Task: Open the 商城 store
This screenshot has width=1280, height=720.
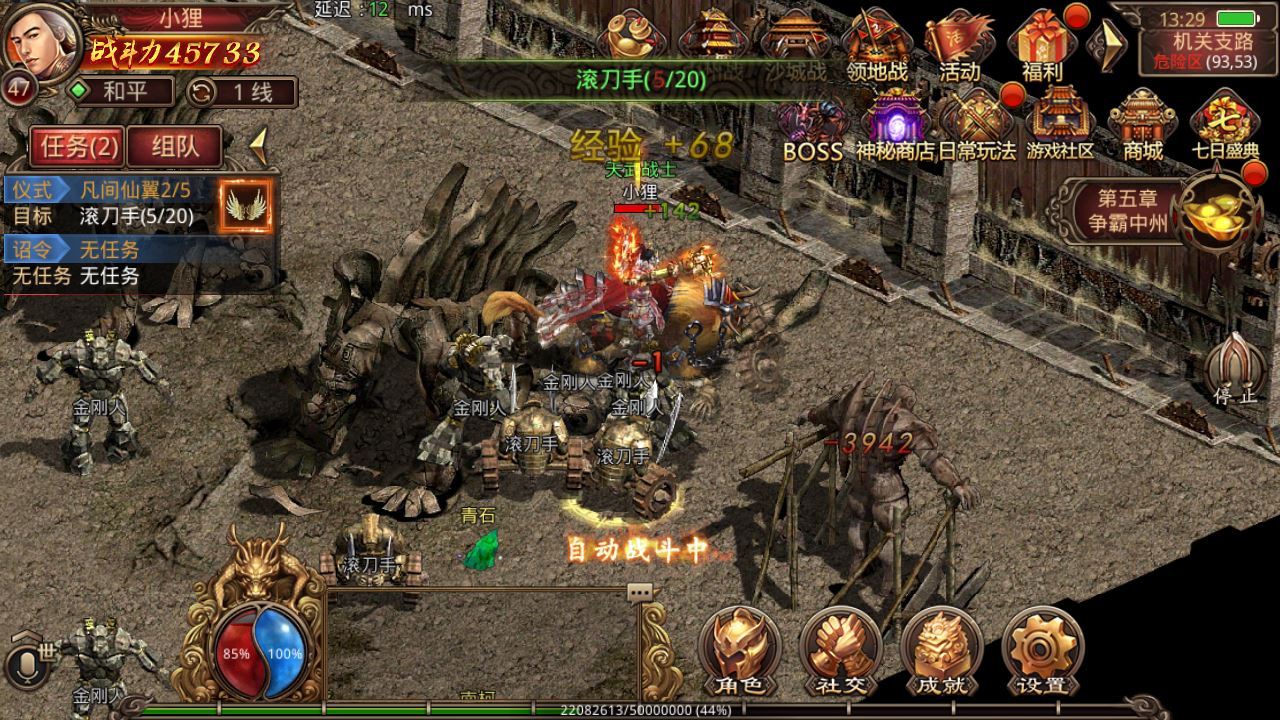Action: [x=1142, y=125]
